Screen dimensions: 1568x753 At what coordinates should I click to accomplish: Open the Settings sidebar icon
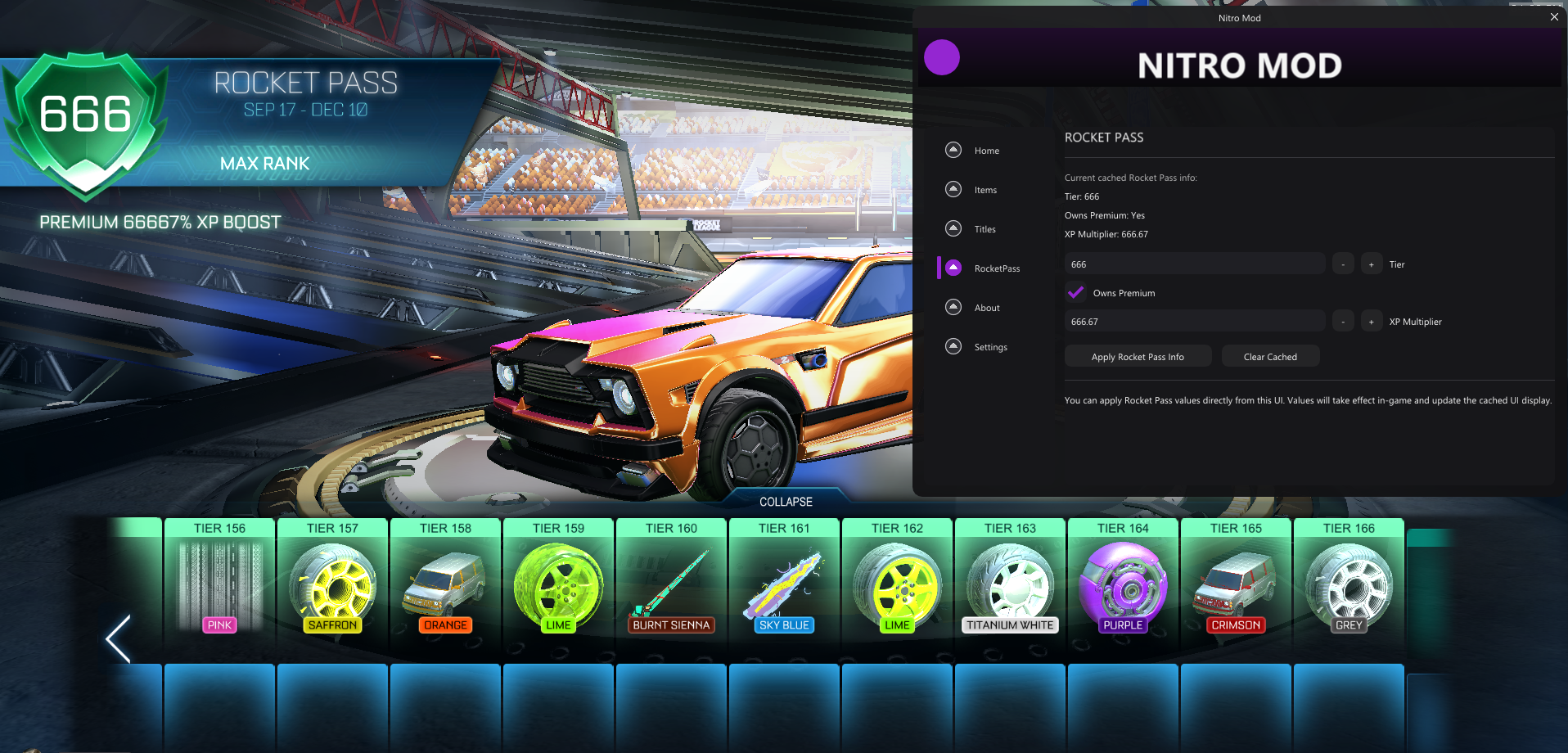(x=953, y=346)
